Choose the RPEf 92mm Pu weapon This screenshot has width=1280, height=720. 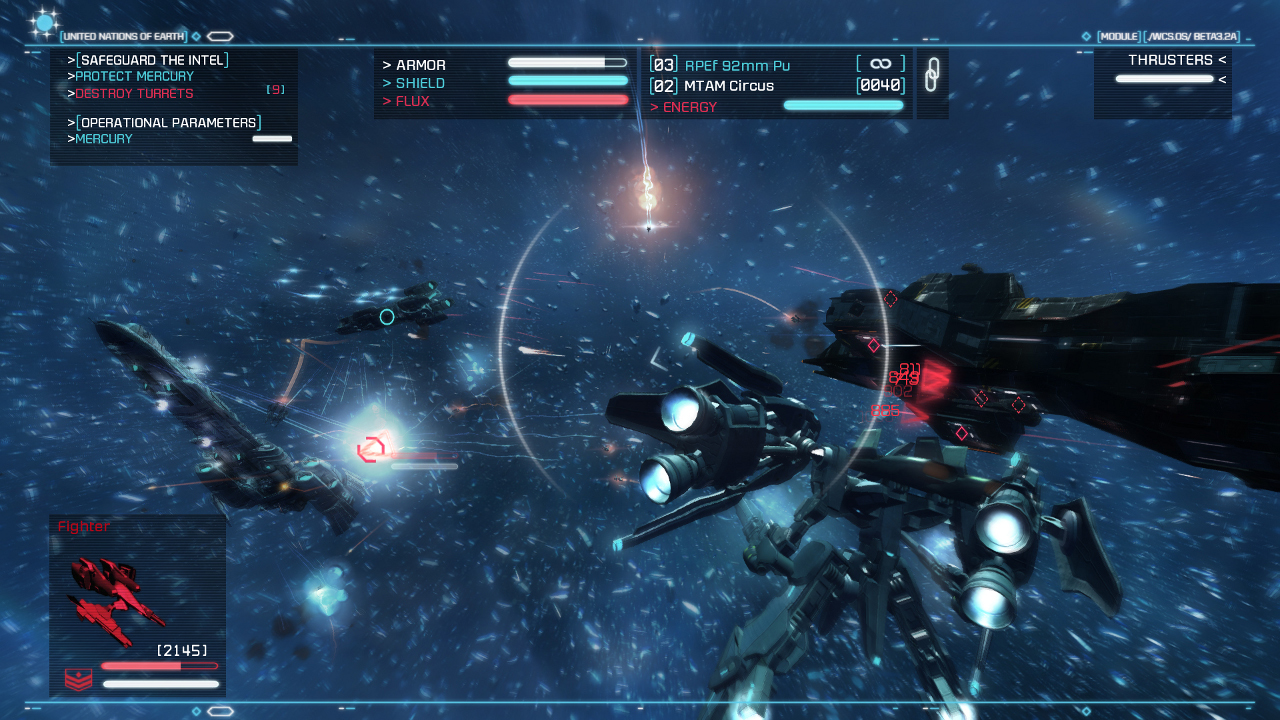pyautogui.click(x=737, y=66)
